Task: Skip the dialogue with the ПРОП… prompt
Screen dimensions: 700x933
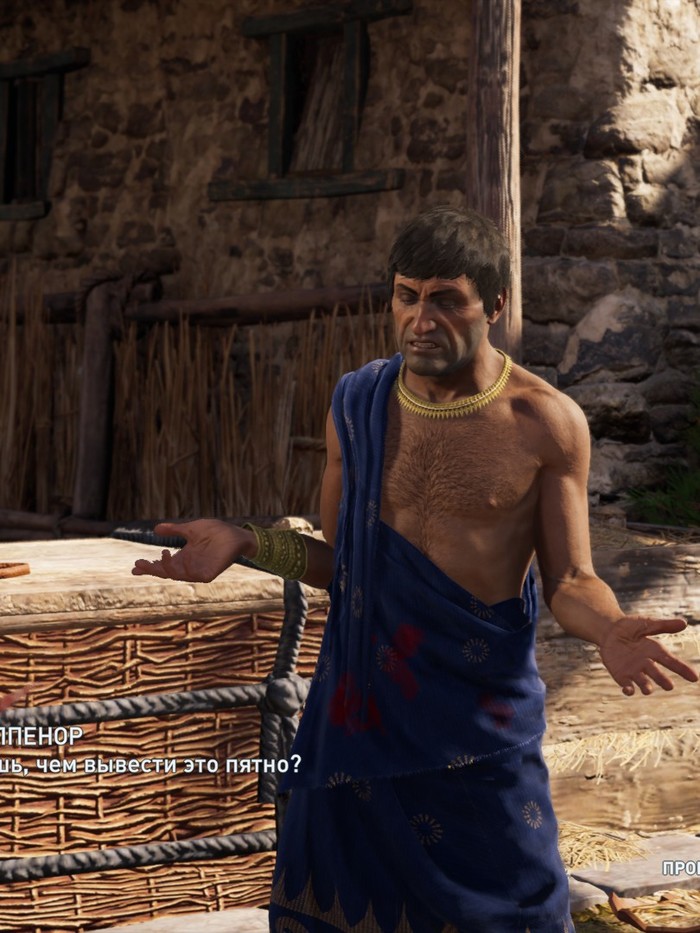Action: pyautogui.click(x=681, y=868)
